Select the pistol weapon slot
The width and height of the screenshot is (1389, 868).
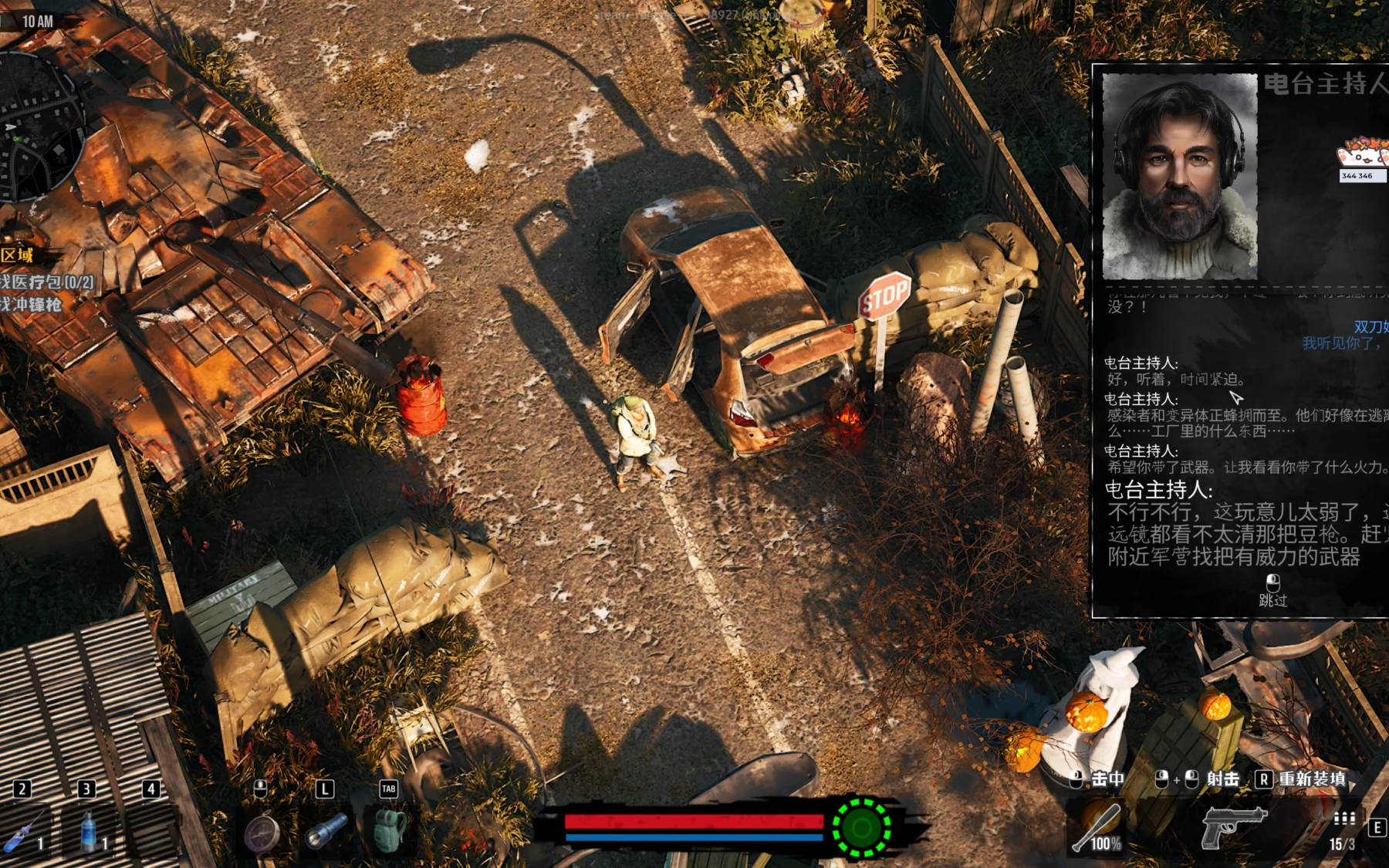[x=1232, y=827]
